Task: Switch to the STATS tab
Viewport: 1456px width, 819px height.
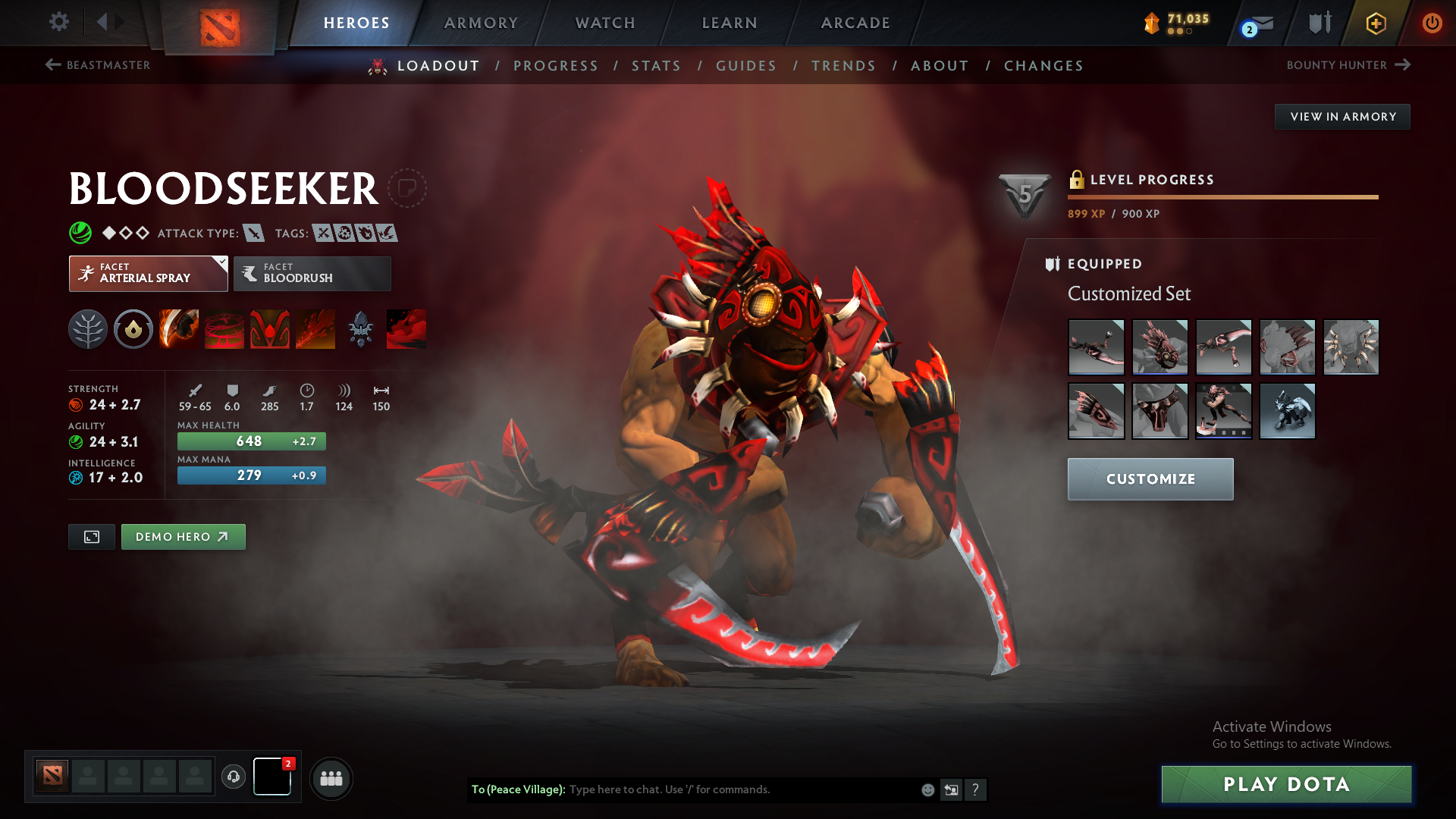Action: point(657,66)
